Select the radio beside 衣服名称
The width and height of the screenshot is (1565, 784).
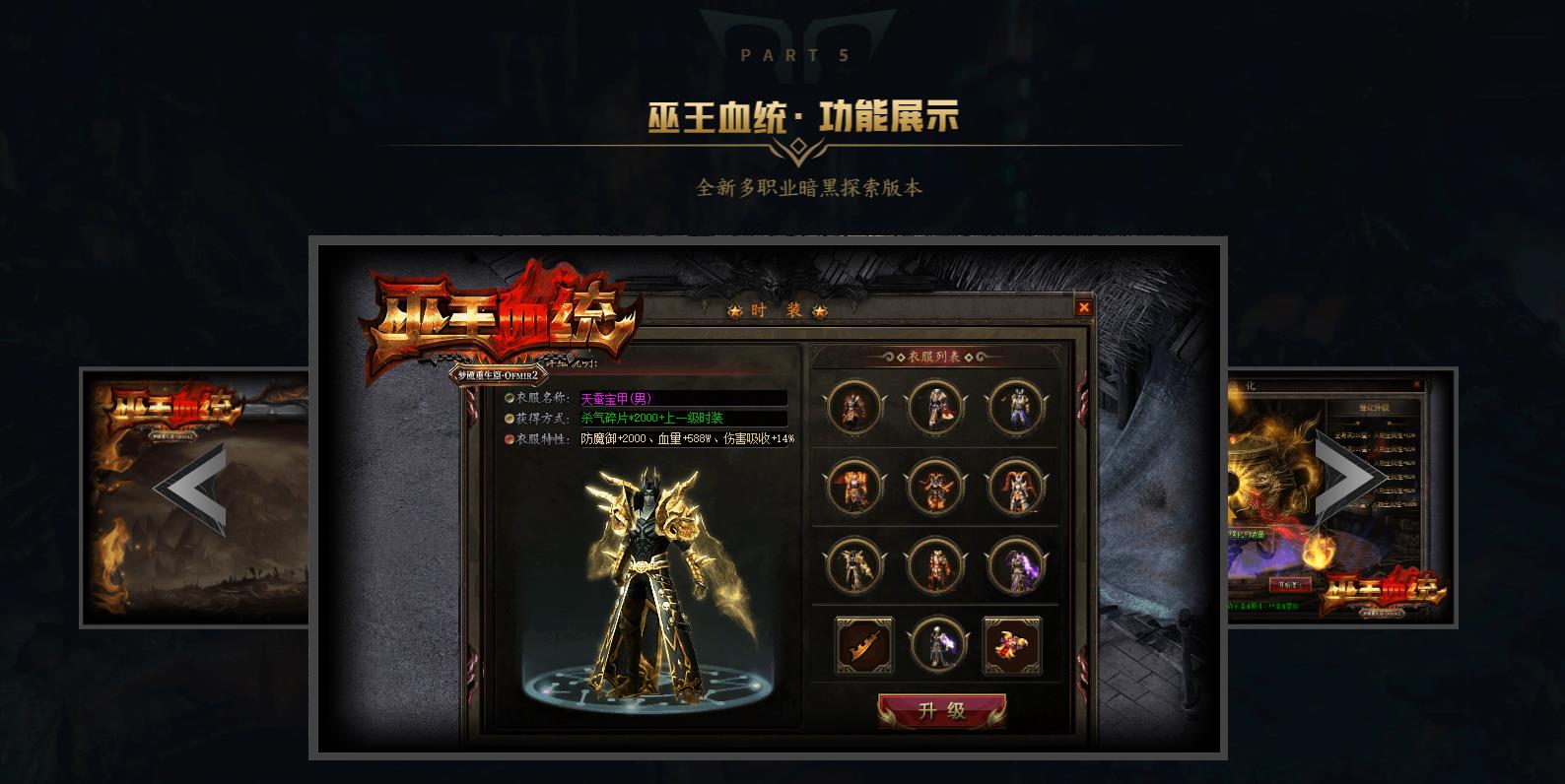(509, 400)
